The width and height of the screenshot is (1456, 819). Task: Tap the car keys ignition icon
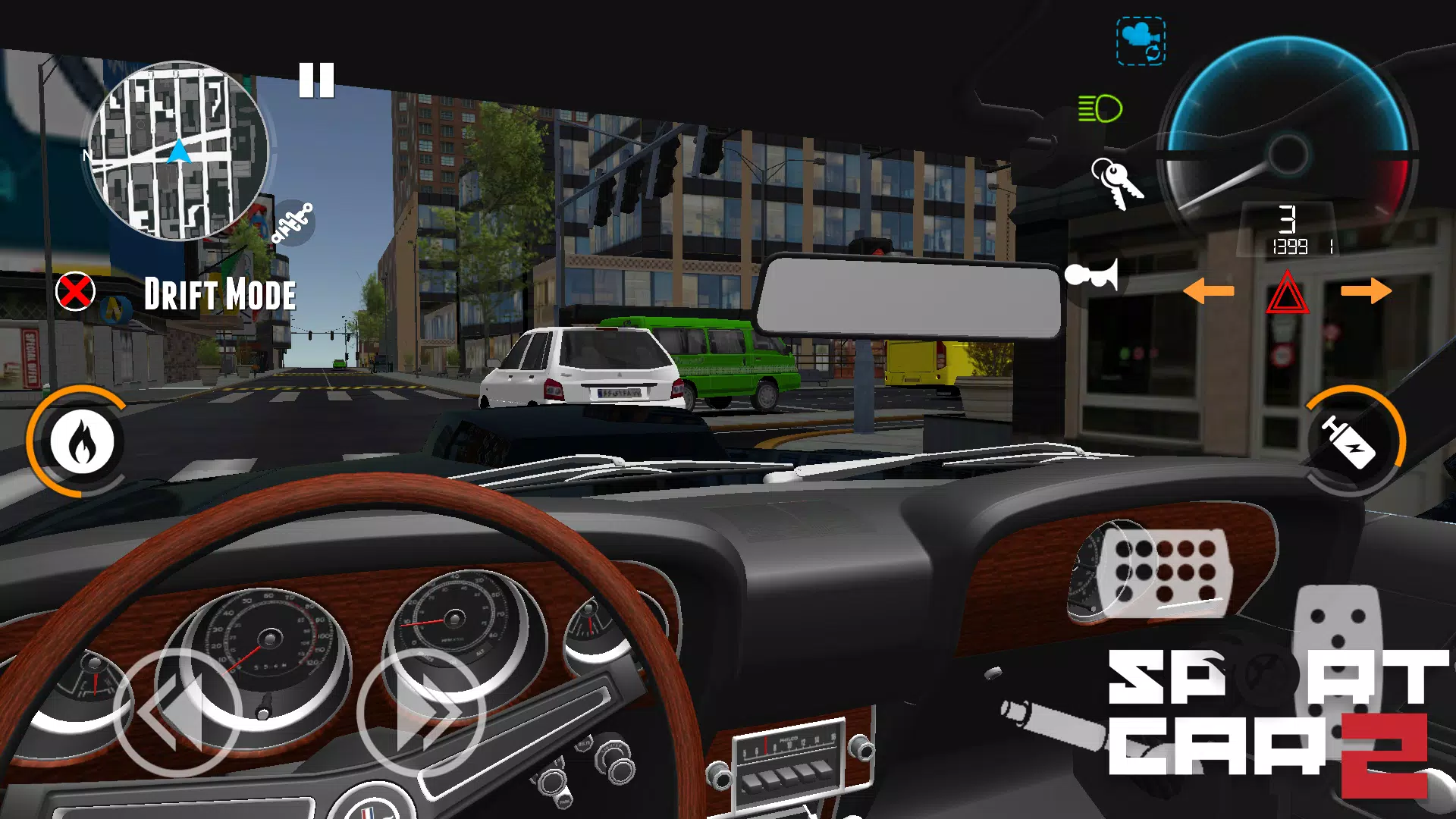(x=1116, y=183)
